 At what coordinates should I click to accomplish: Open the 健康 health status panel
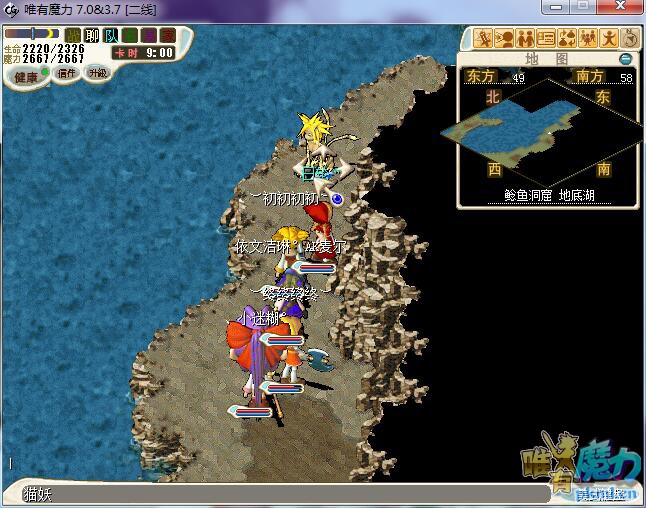point(26,76)
